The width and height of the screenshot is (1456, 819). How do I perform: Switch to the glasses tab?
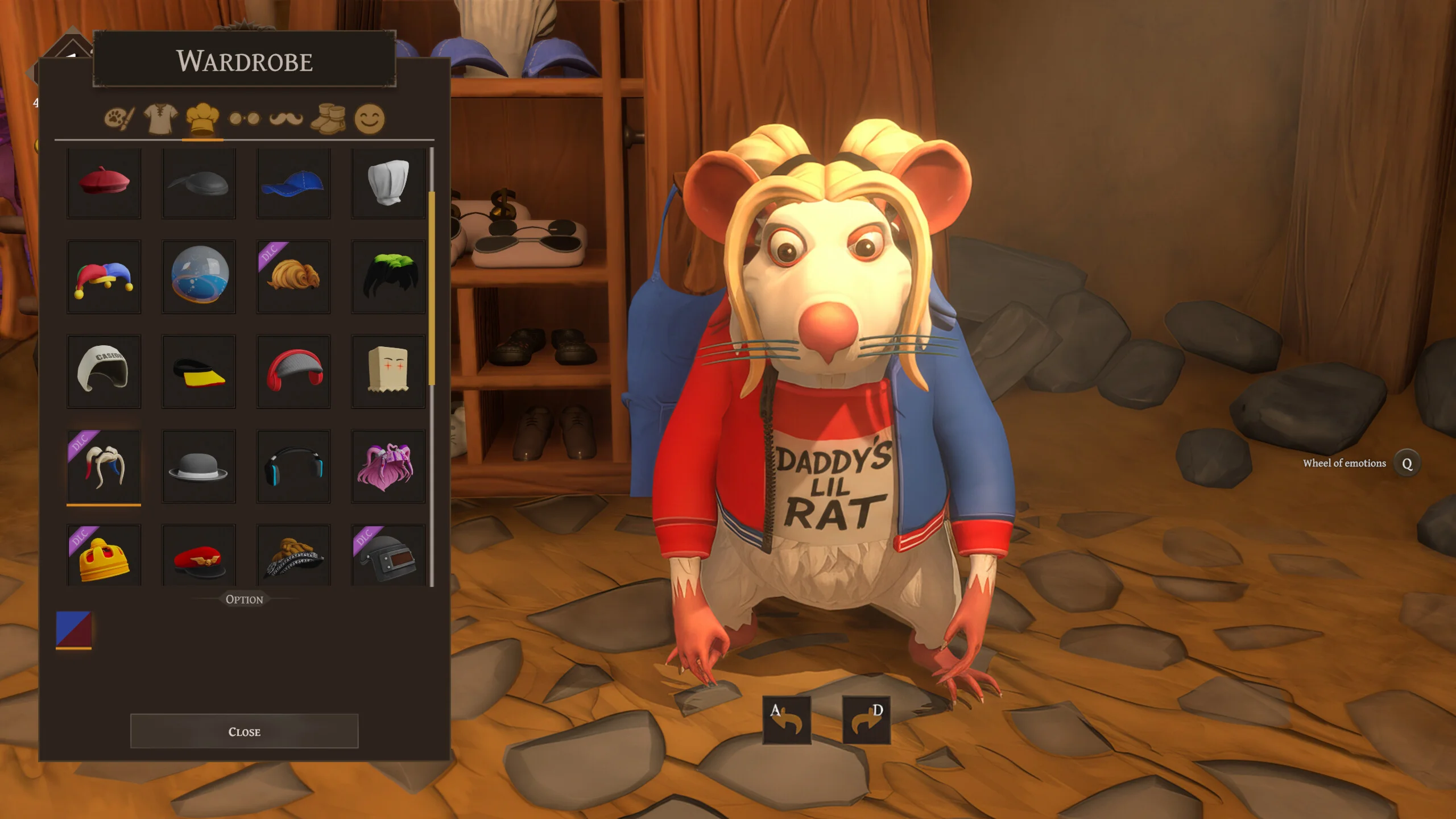click(244, 118)
